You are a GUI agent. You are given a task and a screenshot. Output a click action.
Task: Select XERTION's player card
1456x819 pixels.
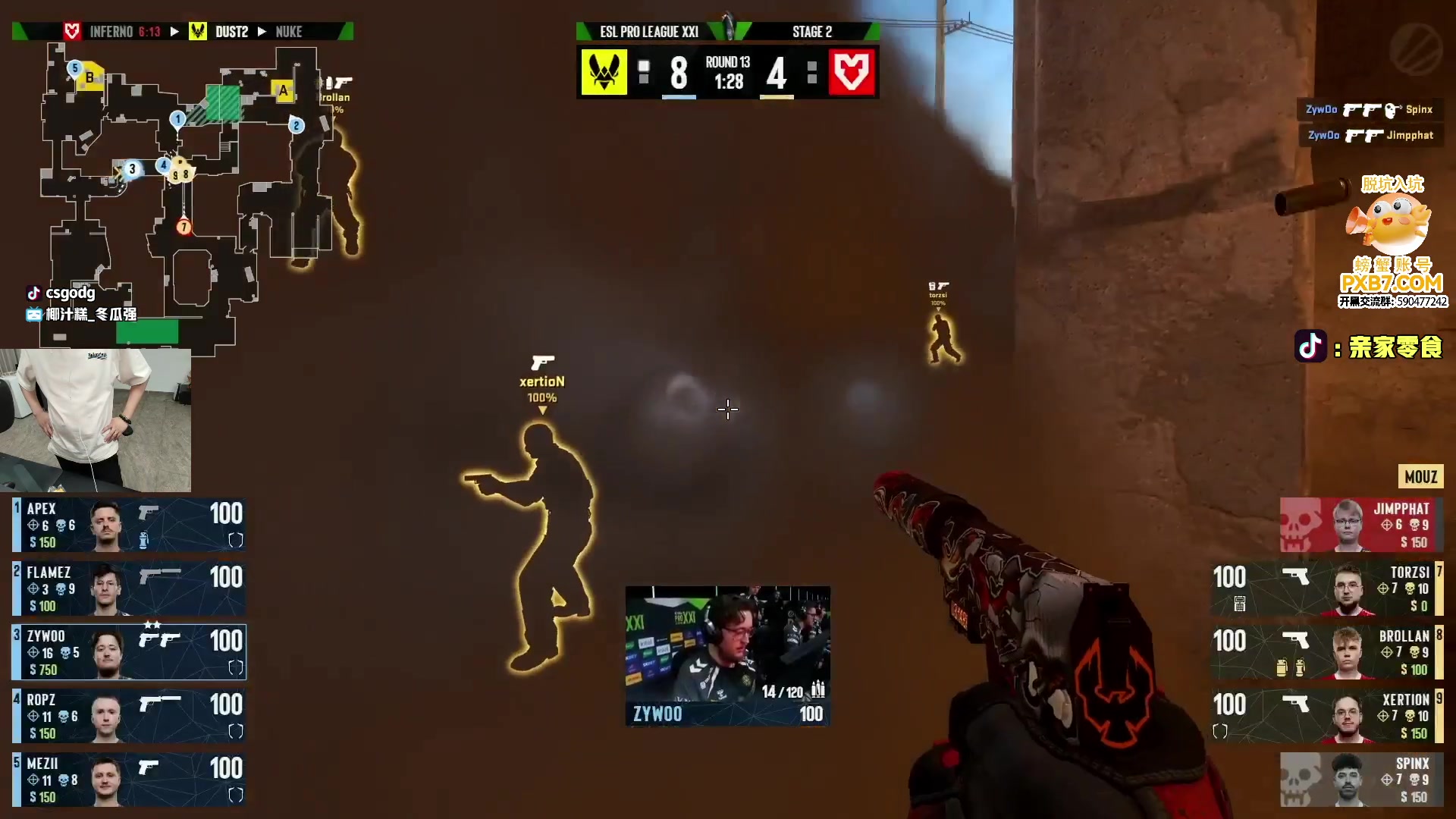point(1327,716)
